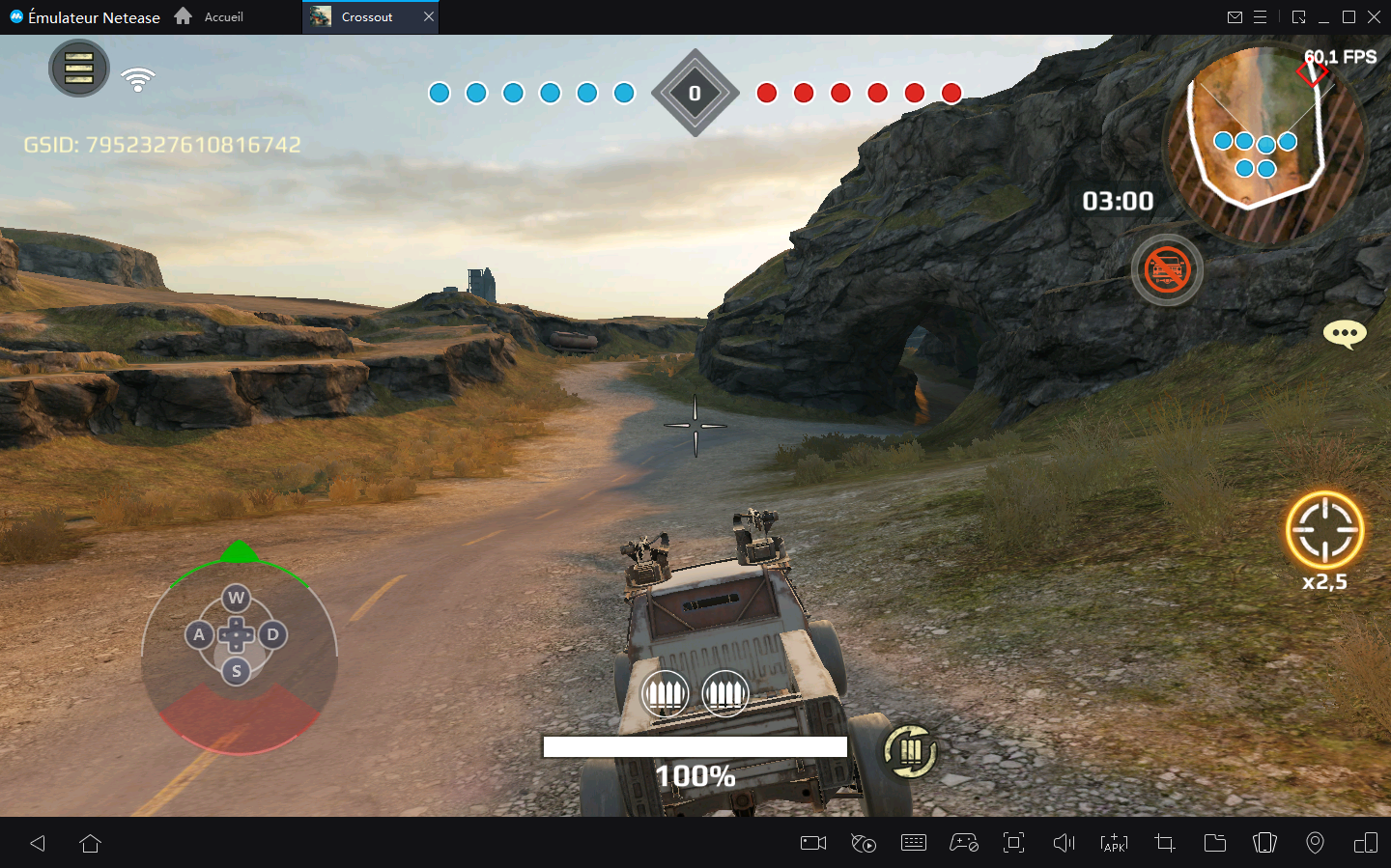
Task: Open the left weapon ammo icon
Action: tap(665, 693)
